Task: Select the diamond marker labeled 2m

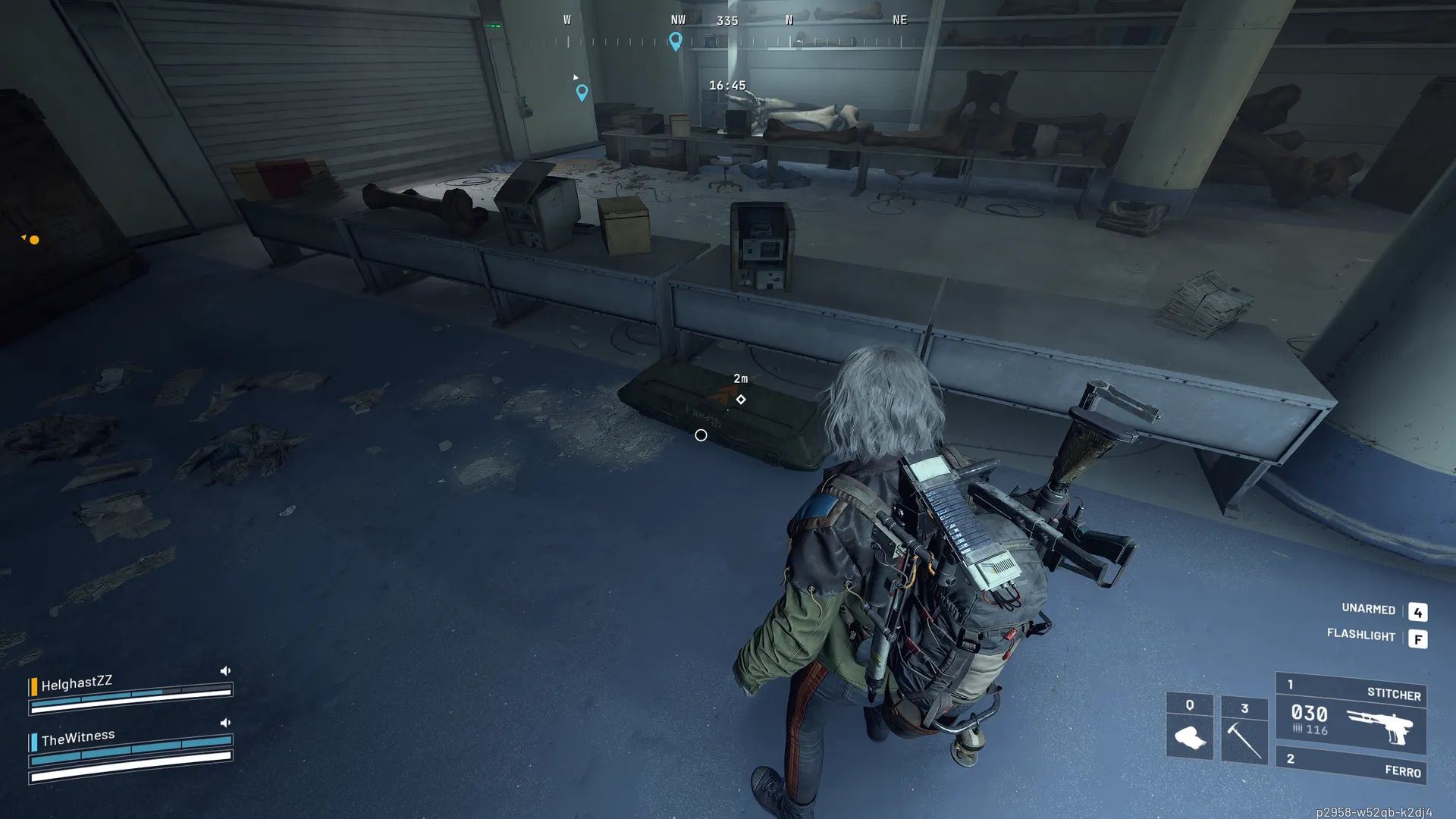Action: coord(741,400)
